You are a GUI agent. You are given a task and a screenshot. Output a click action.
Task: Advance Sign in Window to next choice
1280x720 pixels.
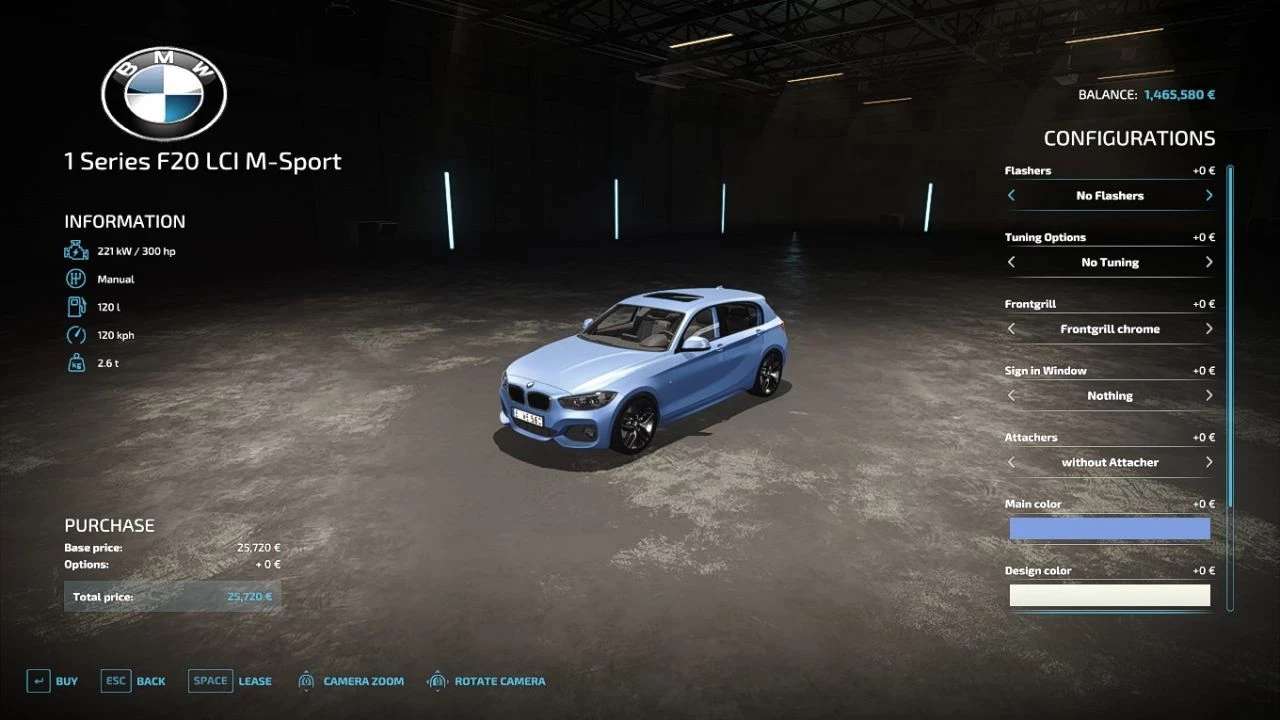click(1209, 396)
